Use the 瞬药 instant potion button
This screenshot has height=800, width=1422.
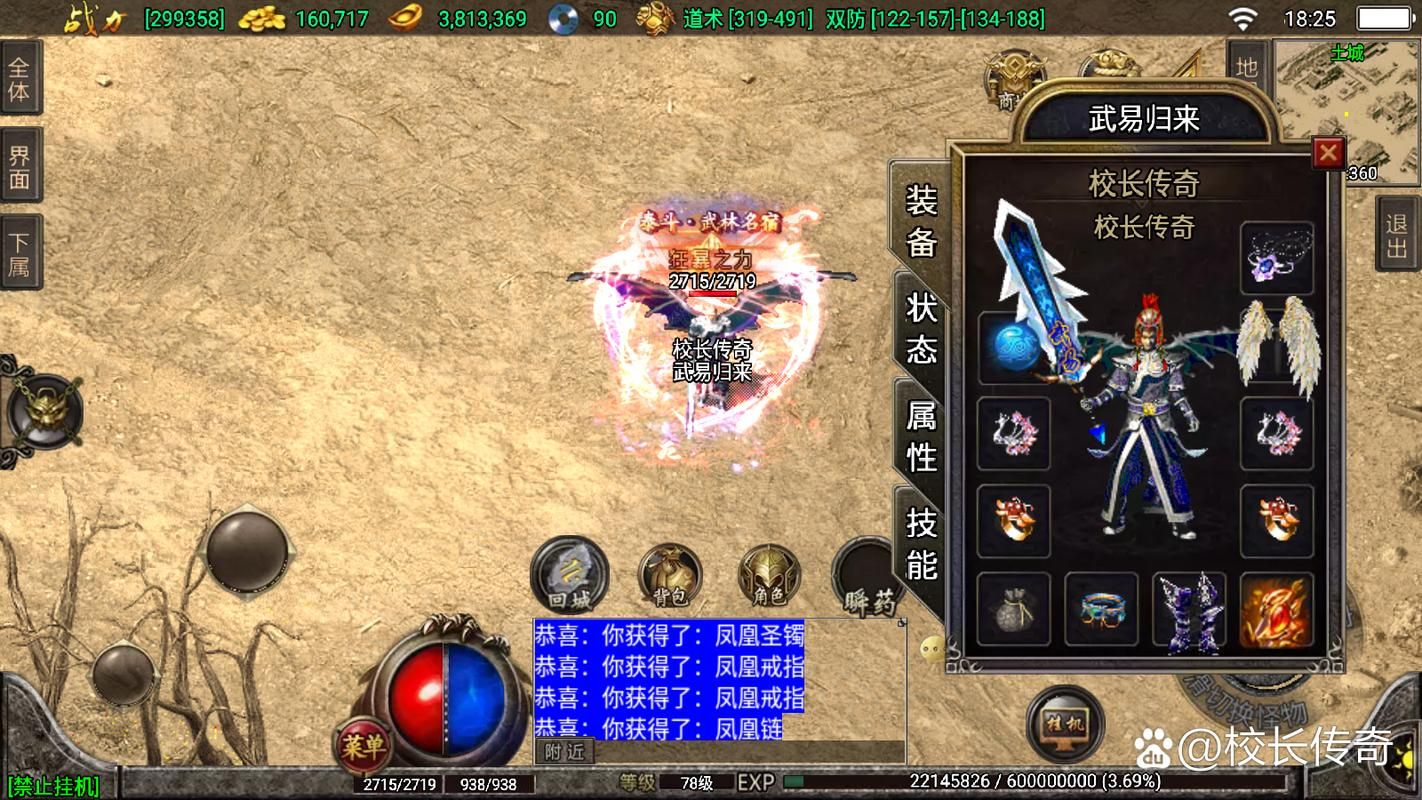point(866,577)
